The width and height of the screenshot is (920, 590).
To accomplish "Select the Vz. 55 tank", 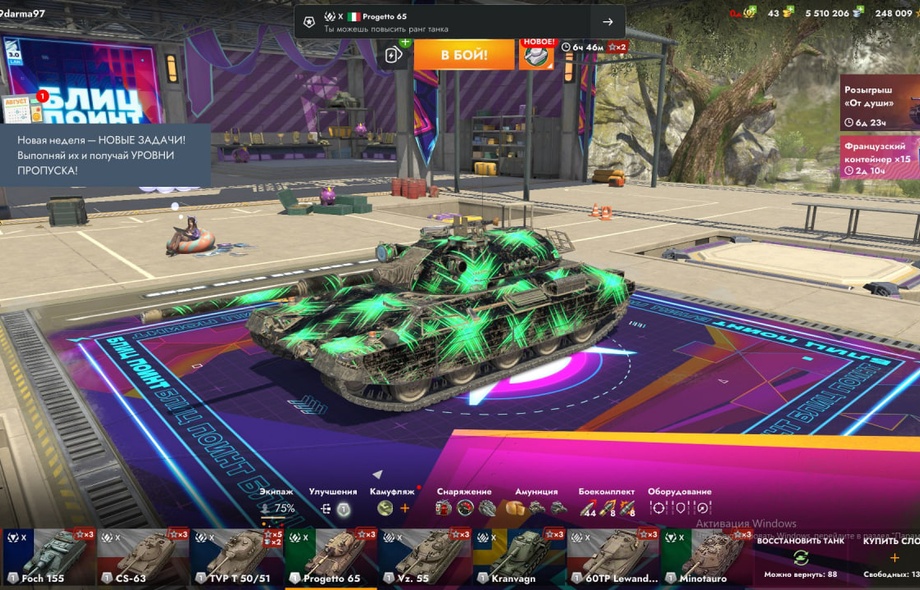I will point(424,557).
